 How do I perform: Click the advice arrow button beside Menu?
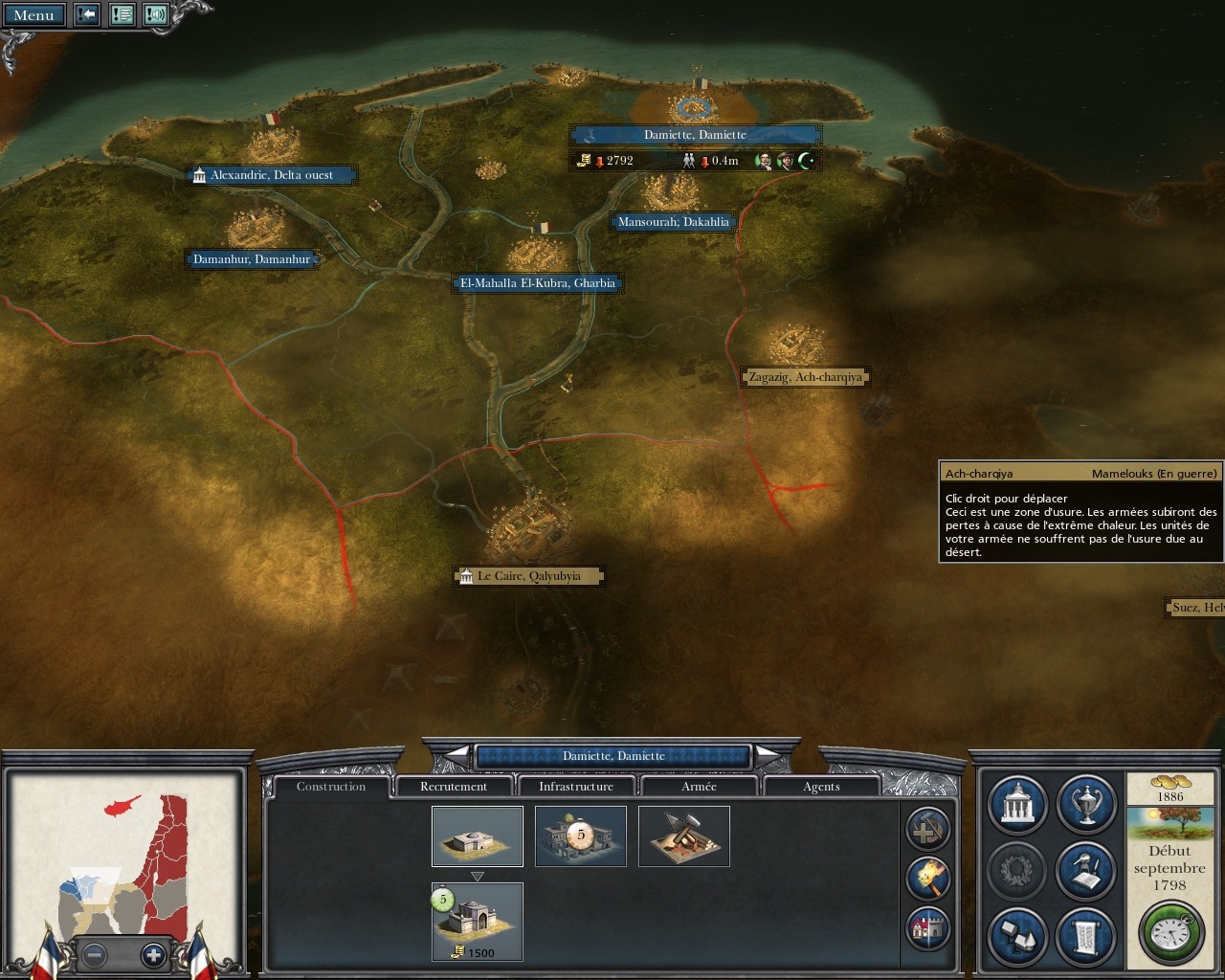point(87,15)
